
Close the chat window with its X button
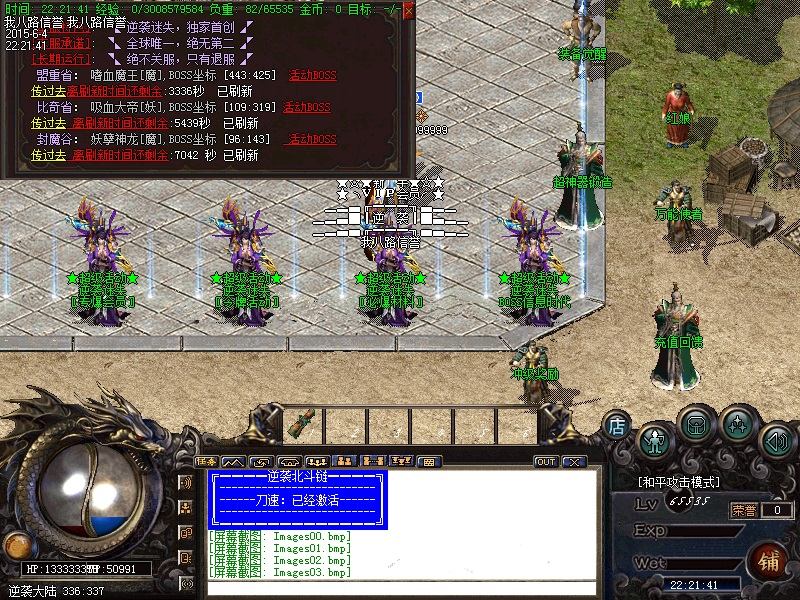573,462
